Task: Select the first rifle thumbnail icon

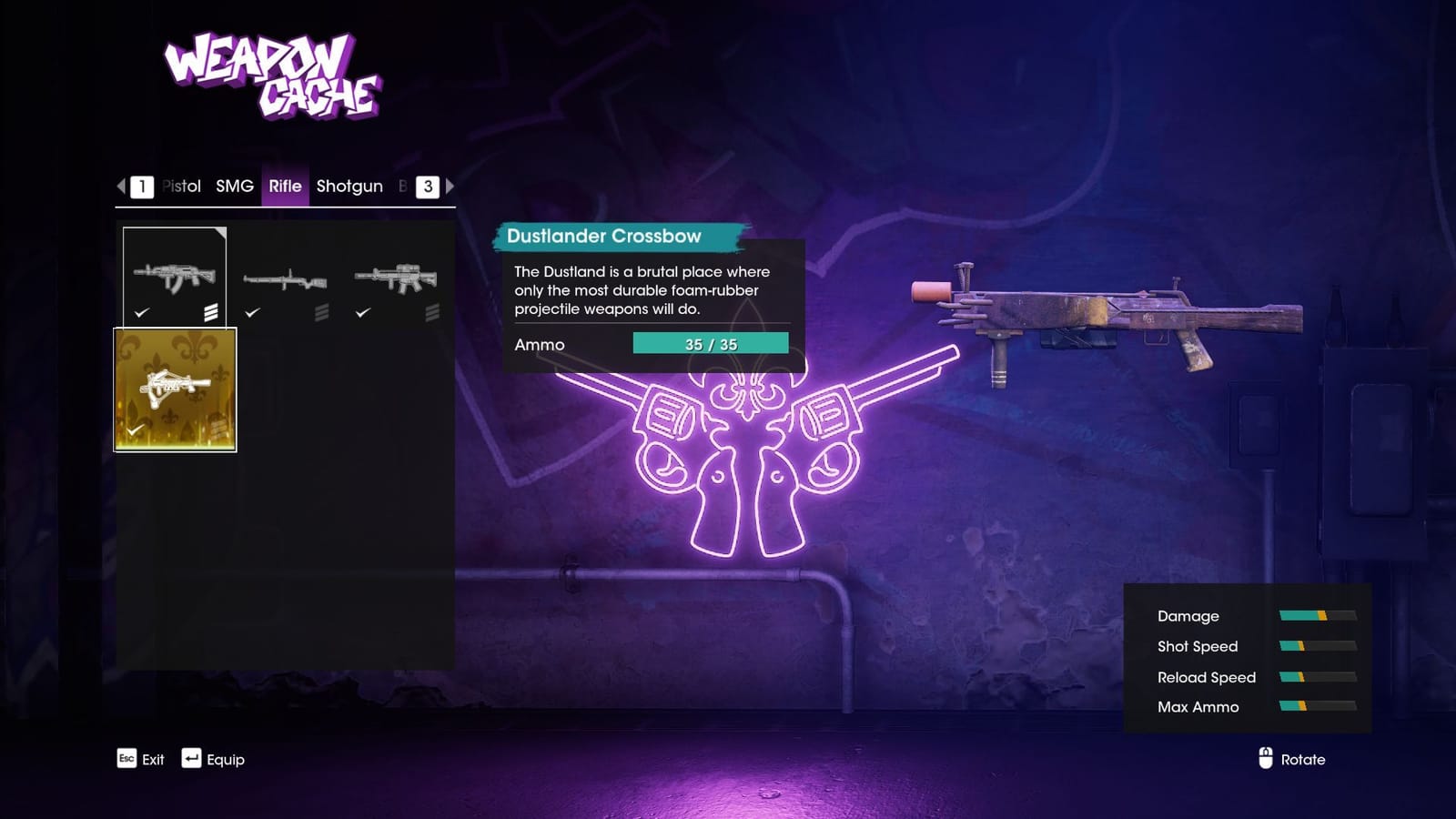Action: [x=176, y=278]
